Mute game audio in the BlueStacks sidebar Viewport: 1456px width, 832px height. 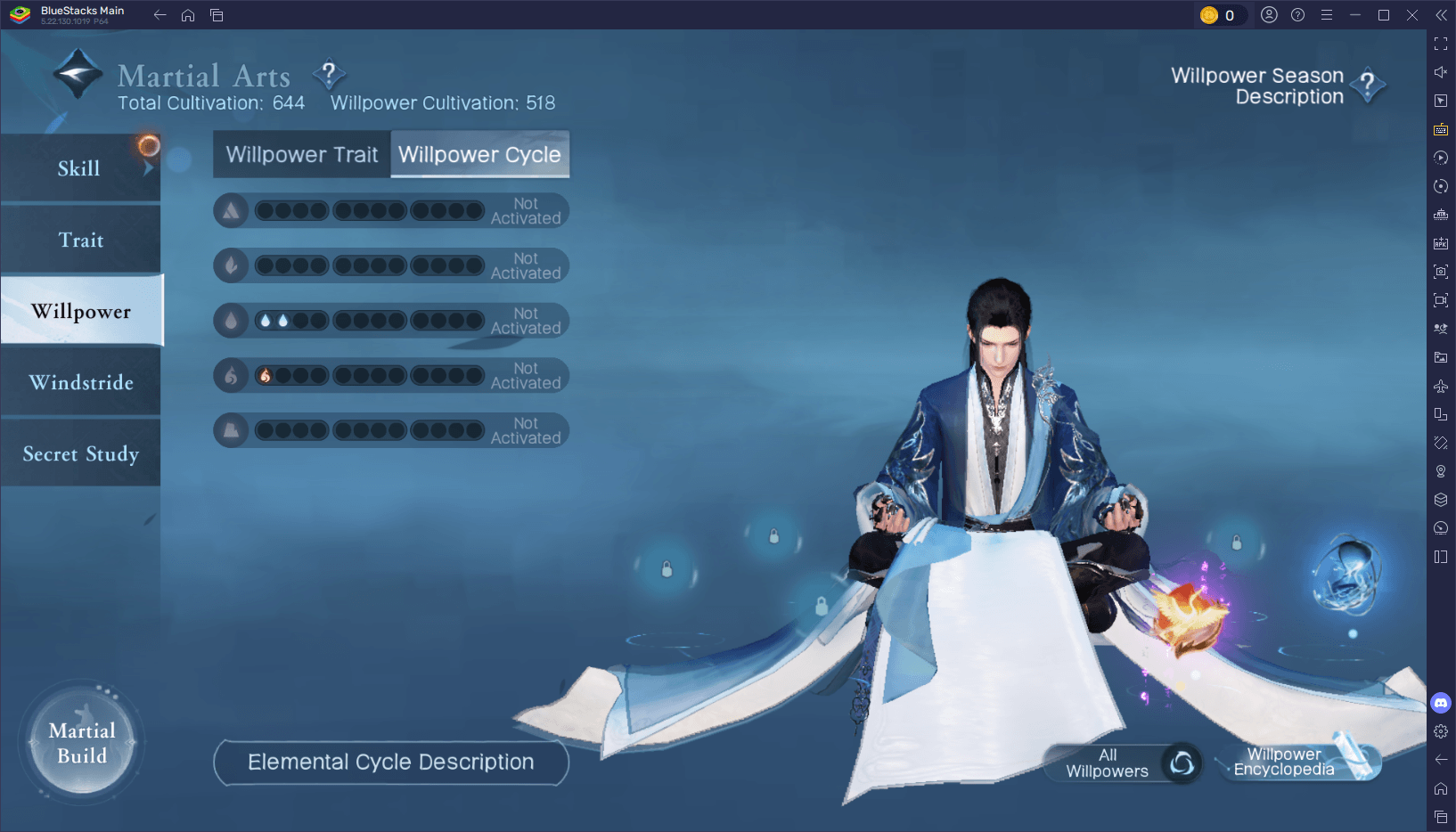[x=1441, y=71]
